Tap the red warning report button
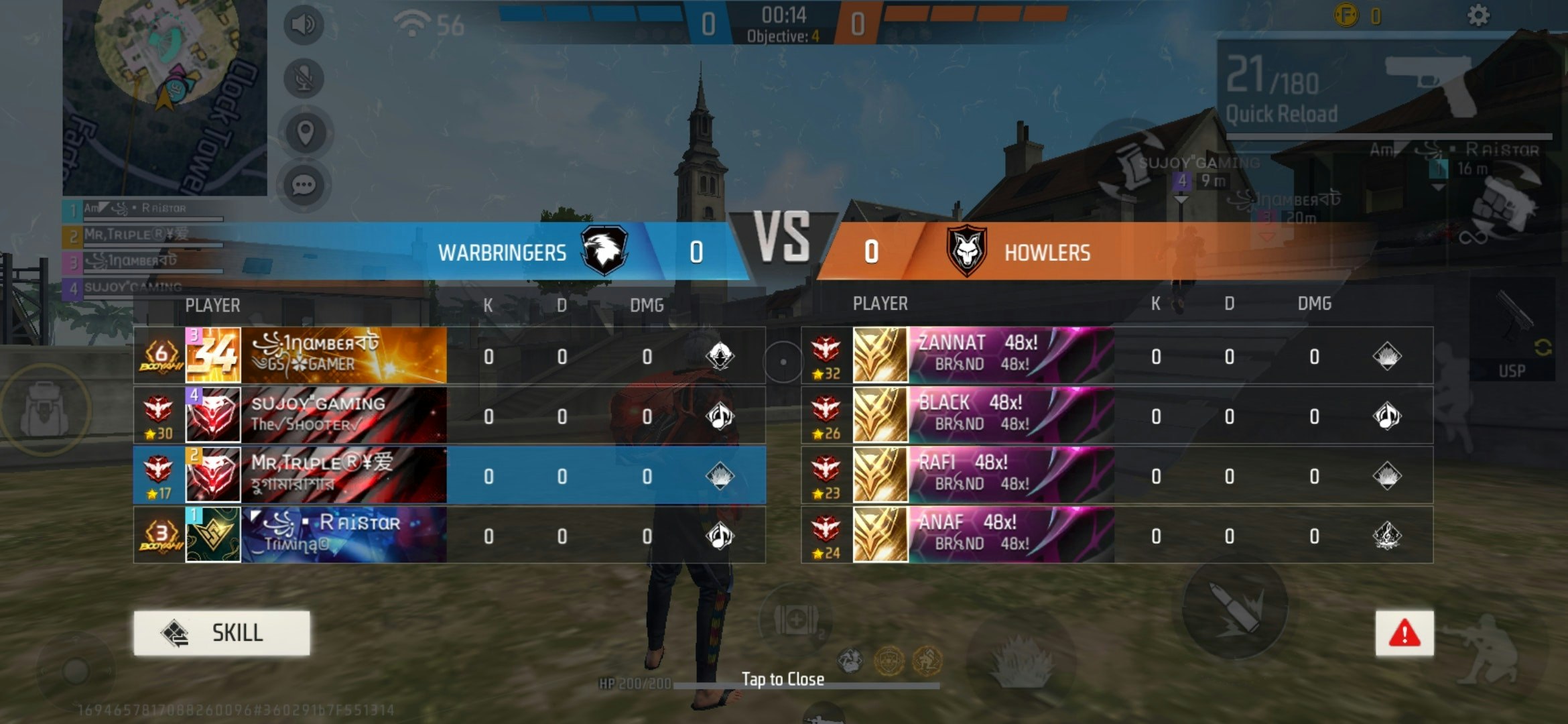This screenshot has height=724, width=1568. 1404,633
